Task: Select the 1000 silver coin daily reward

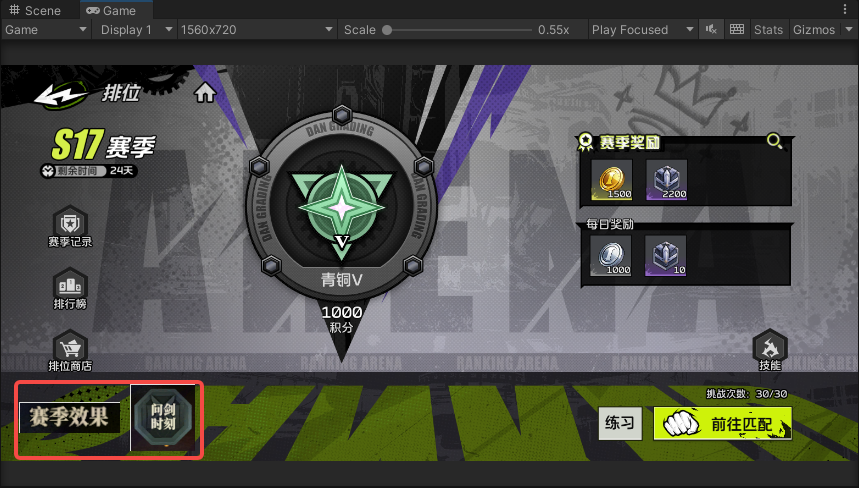Action: coord(610,254)
